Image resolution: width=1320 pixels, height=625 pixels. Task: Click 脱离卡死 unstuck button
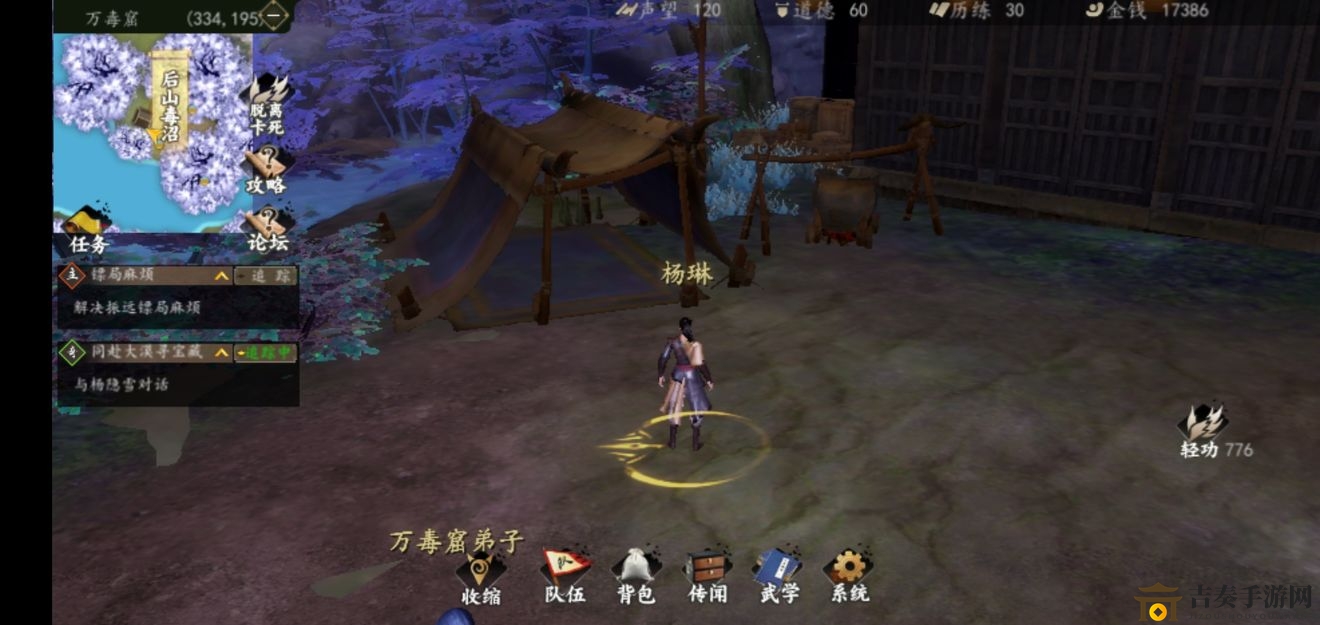click(267, 103)
